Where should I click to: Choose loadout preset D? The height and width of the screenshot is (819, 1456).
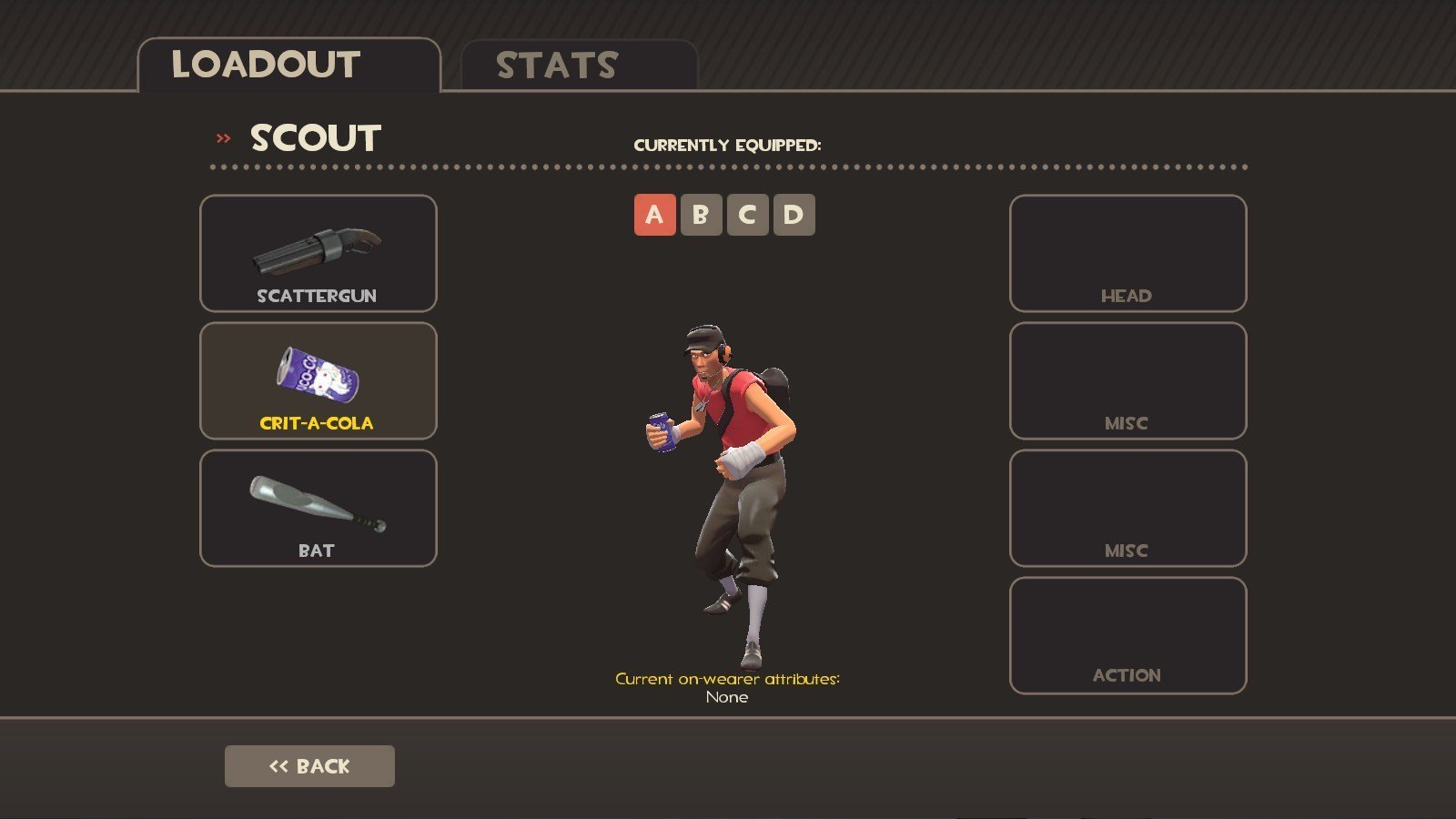794,215
